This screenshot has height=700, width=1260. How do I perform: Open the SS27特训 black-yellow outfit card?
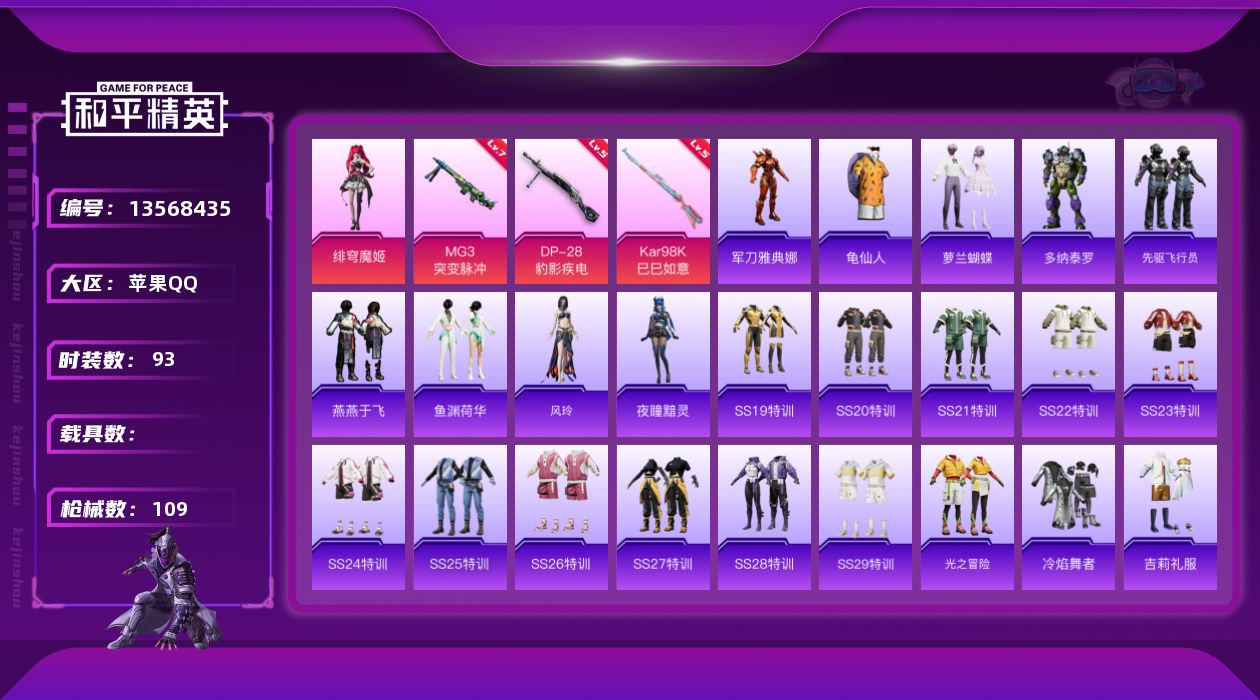click(x=663, y=517)
